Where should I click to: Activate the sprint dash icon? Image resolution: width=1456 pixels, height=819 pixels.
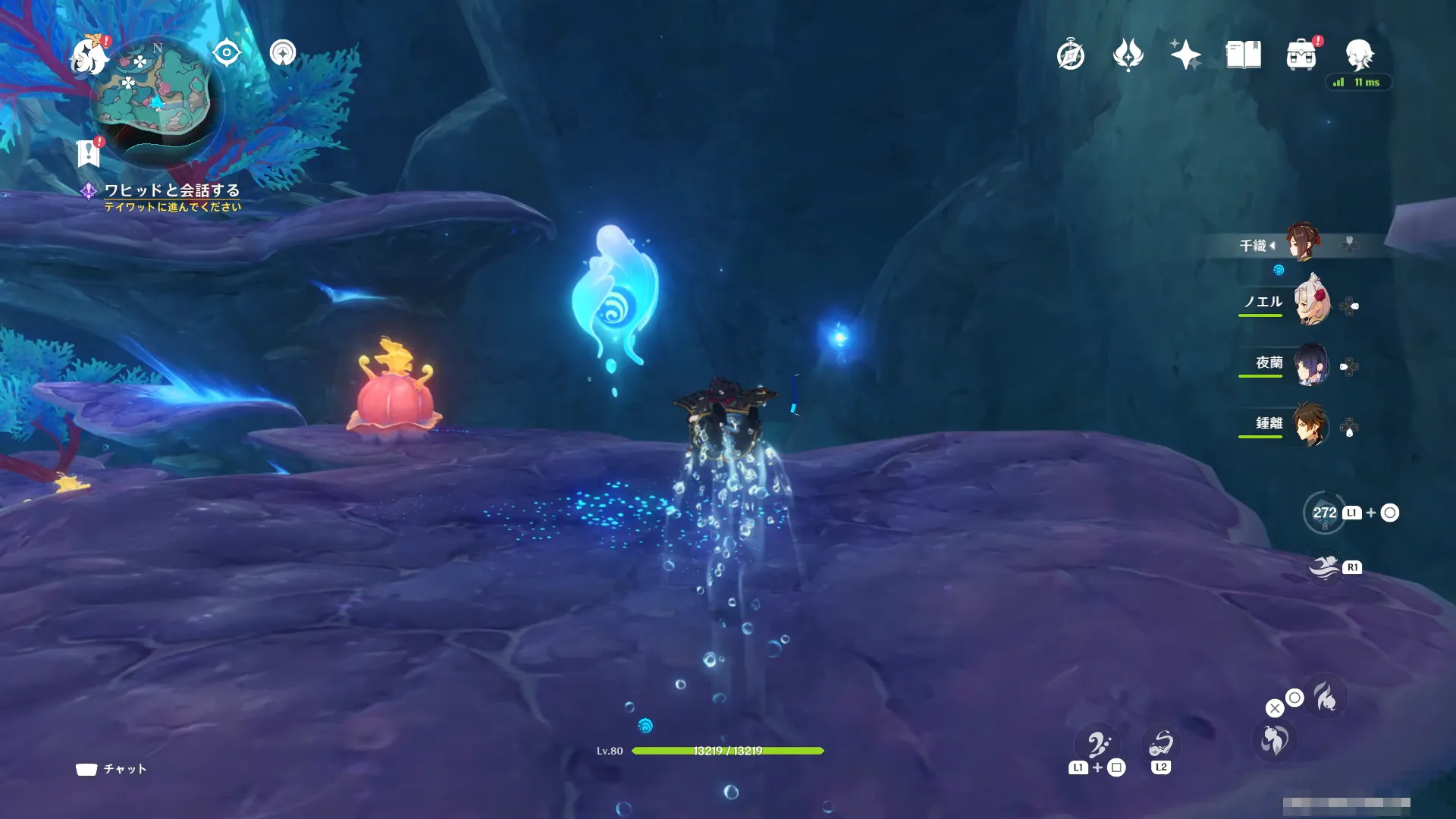coord(1325,567)
